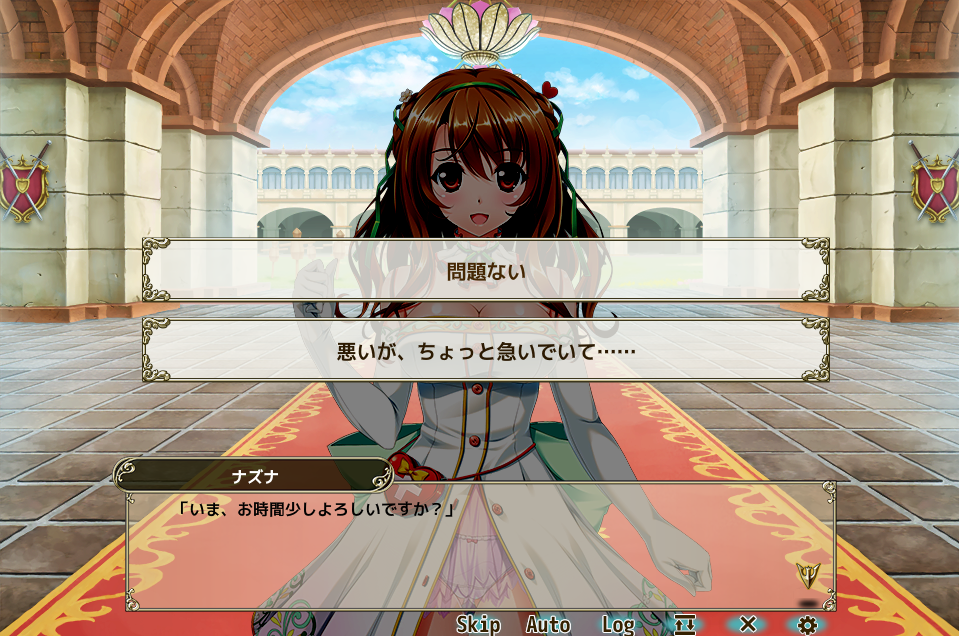959x636 pixels.
Task: Hide the message window with the X icon
Action: (x=747, y=624)
